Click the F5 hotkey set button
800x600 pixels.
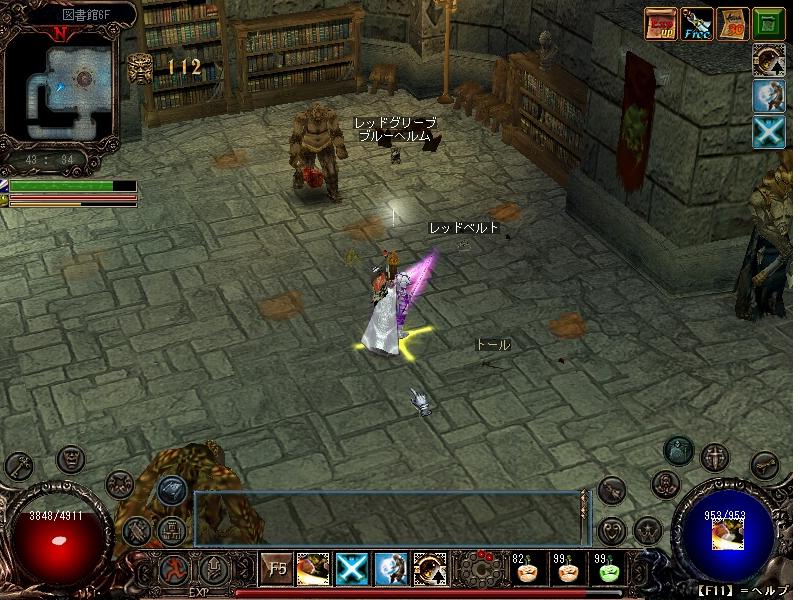coord(274,570)
